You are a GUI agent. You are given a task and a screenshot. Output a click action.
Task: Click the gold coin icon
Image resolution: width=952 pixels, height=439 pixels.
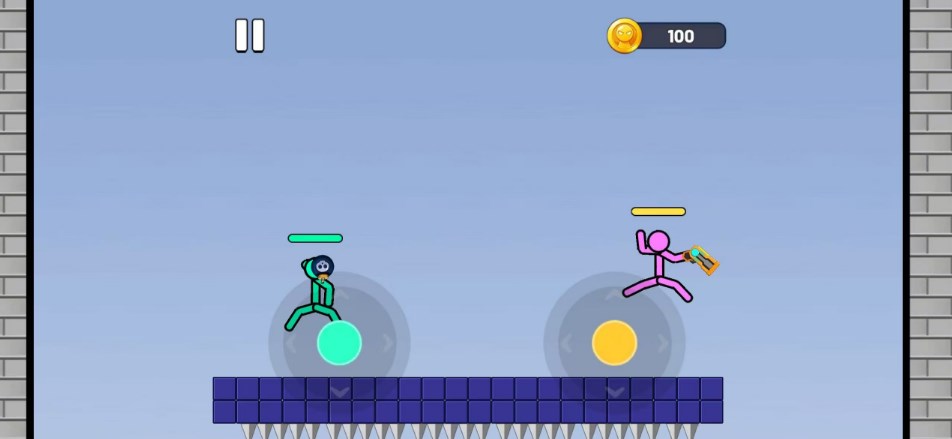(x=624, y=36)
